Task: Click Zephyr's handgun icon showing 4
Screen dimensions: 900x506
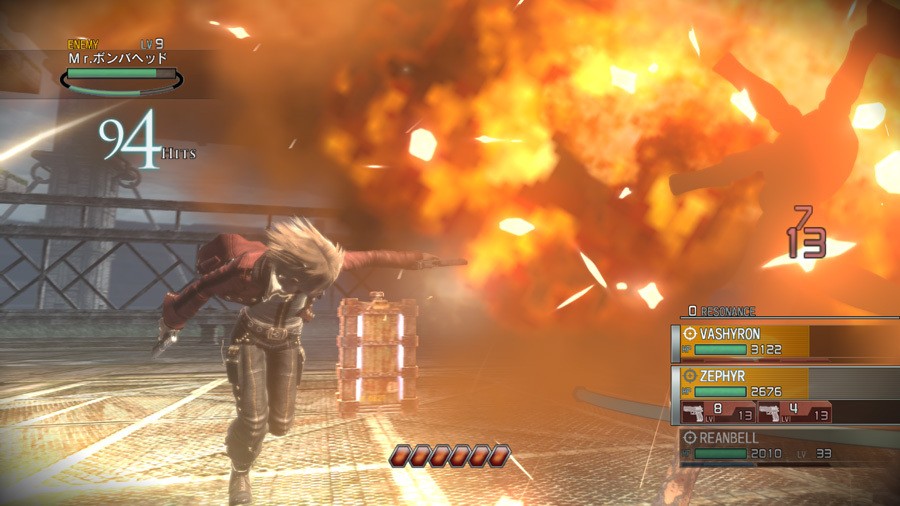Action: [771, 412]
